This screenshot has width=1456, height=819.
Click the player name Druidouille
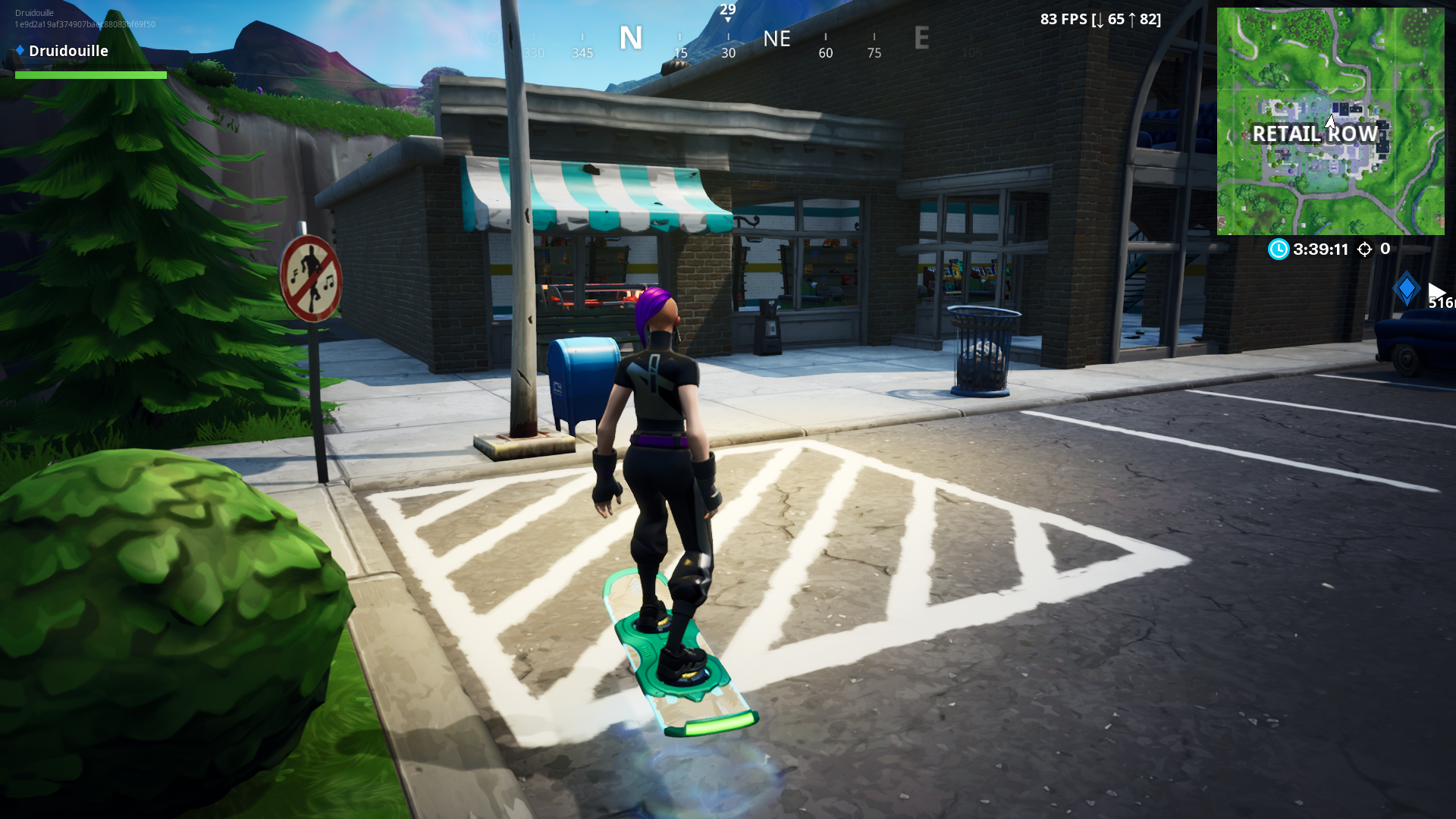pos(67,50)
